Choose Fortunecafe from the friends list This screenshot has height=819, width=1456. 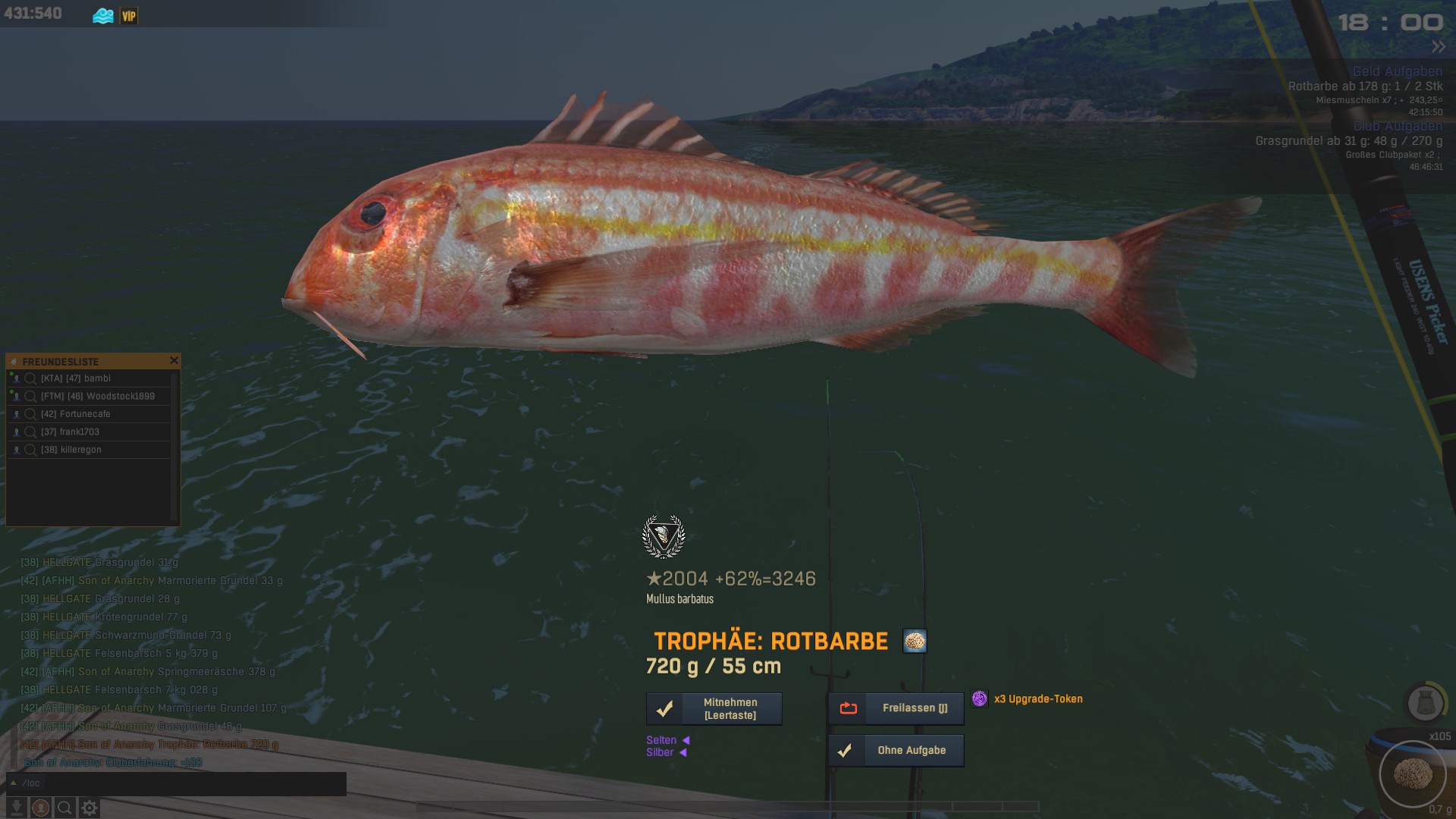[86, 414]
